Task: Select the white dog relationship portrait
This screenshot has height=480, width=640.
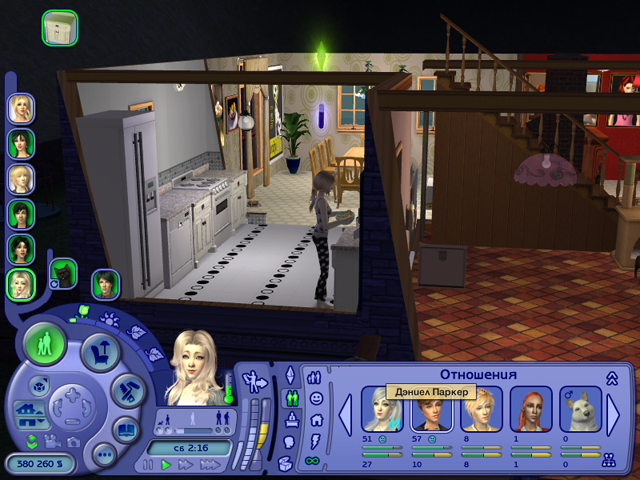Action: (580, 410)
